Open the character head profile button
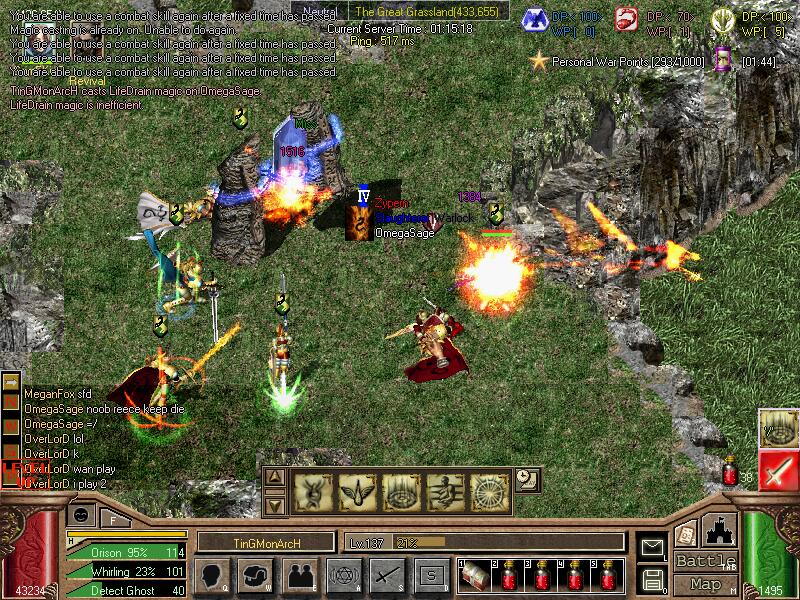The image size is (800, 600). pyautogui.click(x=212, y=575)
